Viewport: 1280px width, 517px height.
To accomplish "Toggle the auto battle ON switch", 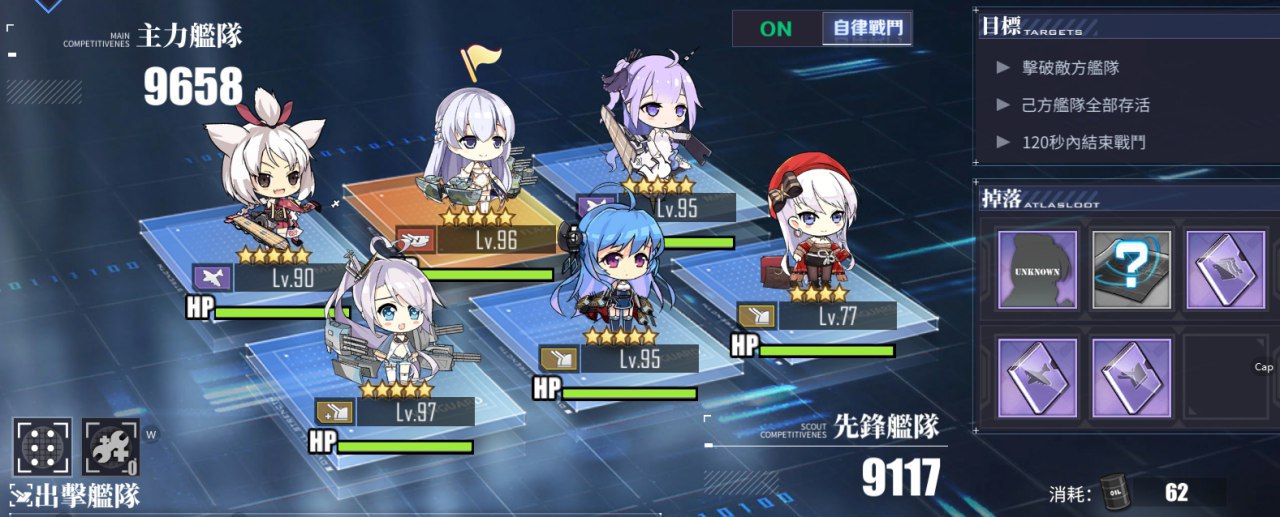I will tap(776, 28).
